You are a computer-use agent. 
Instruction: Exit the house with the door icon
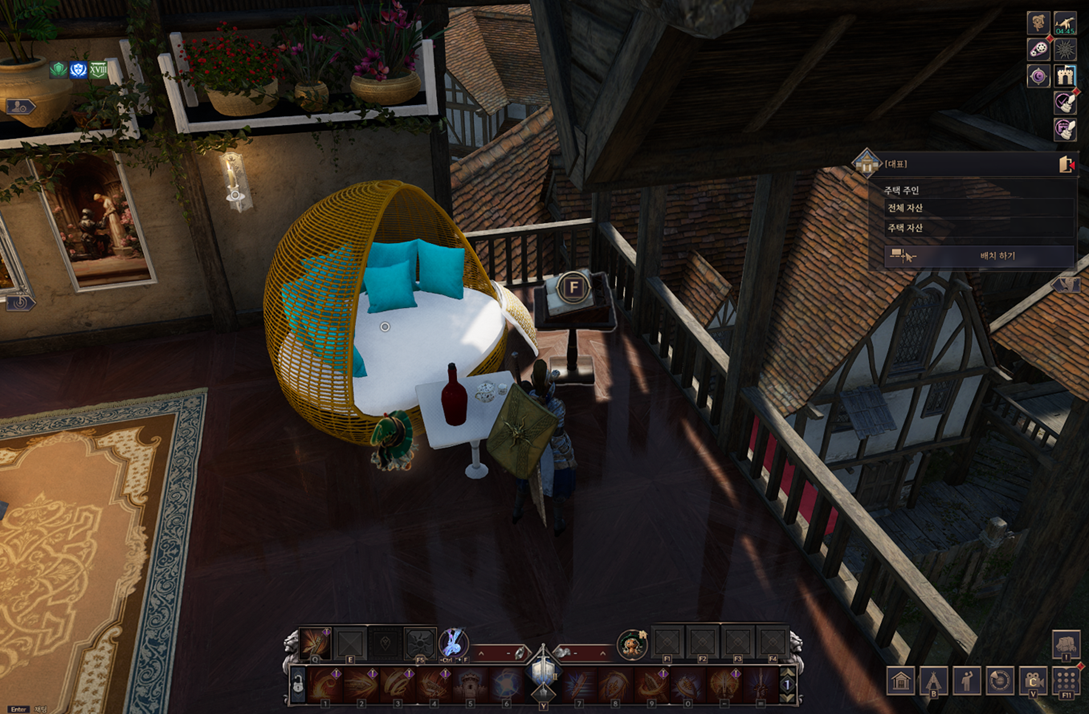tap(1067, 164)
